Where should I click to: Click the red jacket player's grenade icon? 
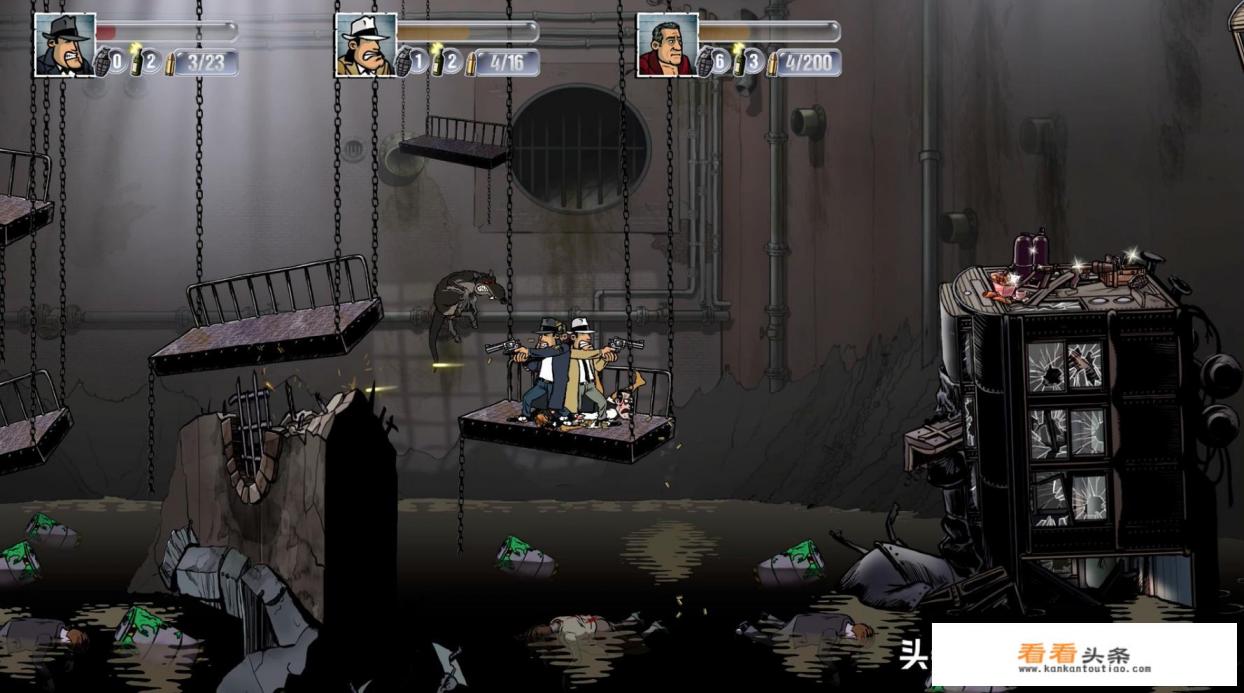pos(705,61)
